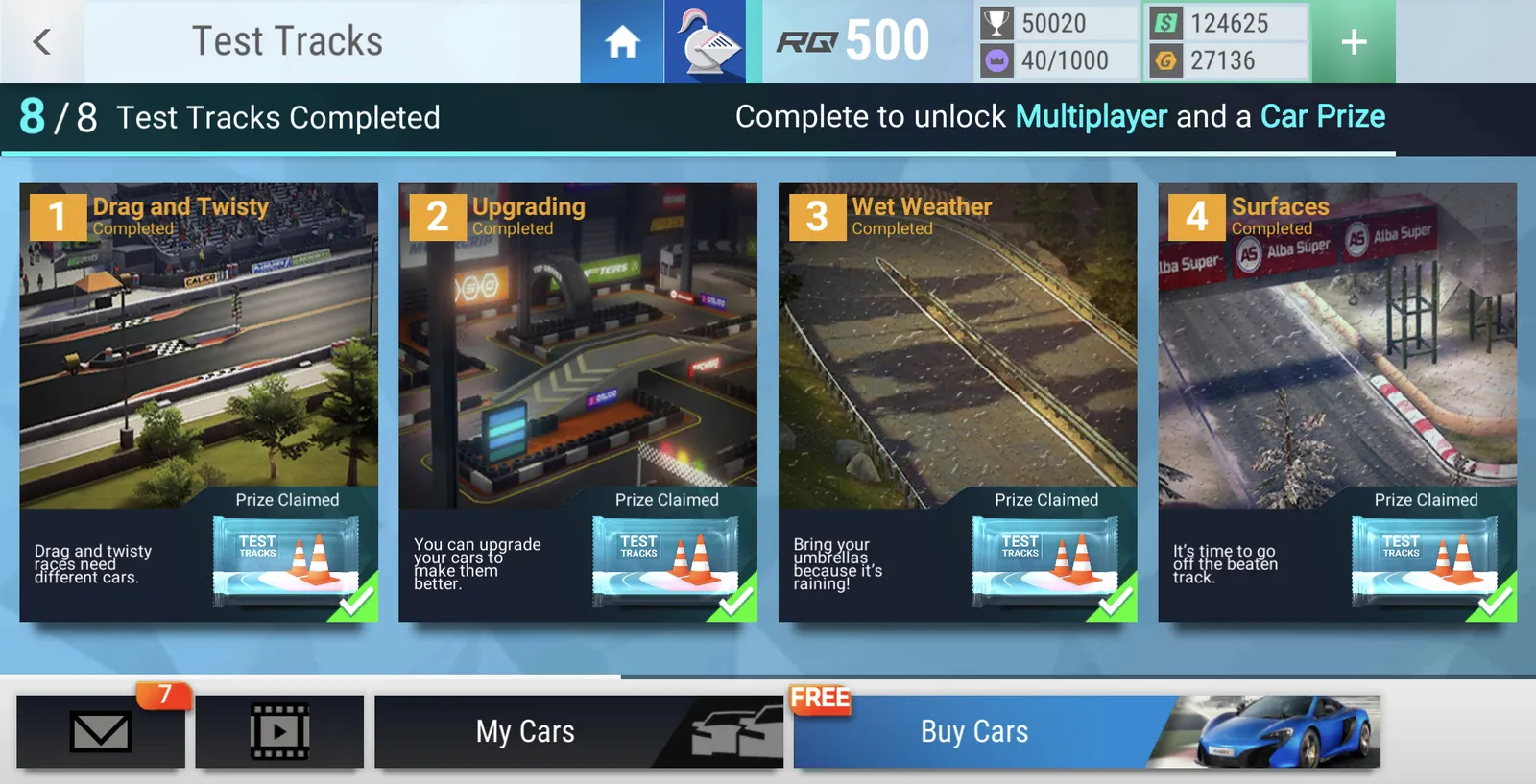Open the knight helmet profile icon
This screenshot has height=784, width=1536.
coord(706,41)
